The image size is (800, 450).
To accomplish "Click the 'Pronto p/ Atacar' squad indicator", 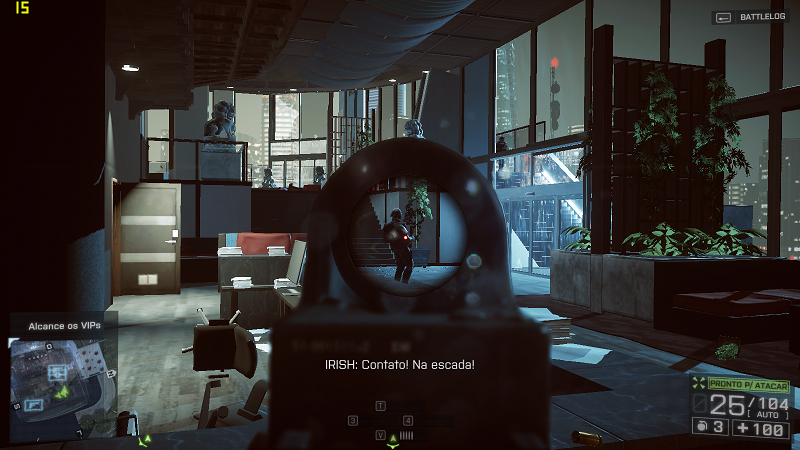I will pos(748,385).
